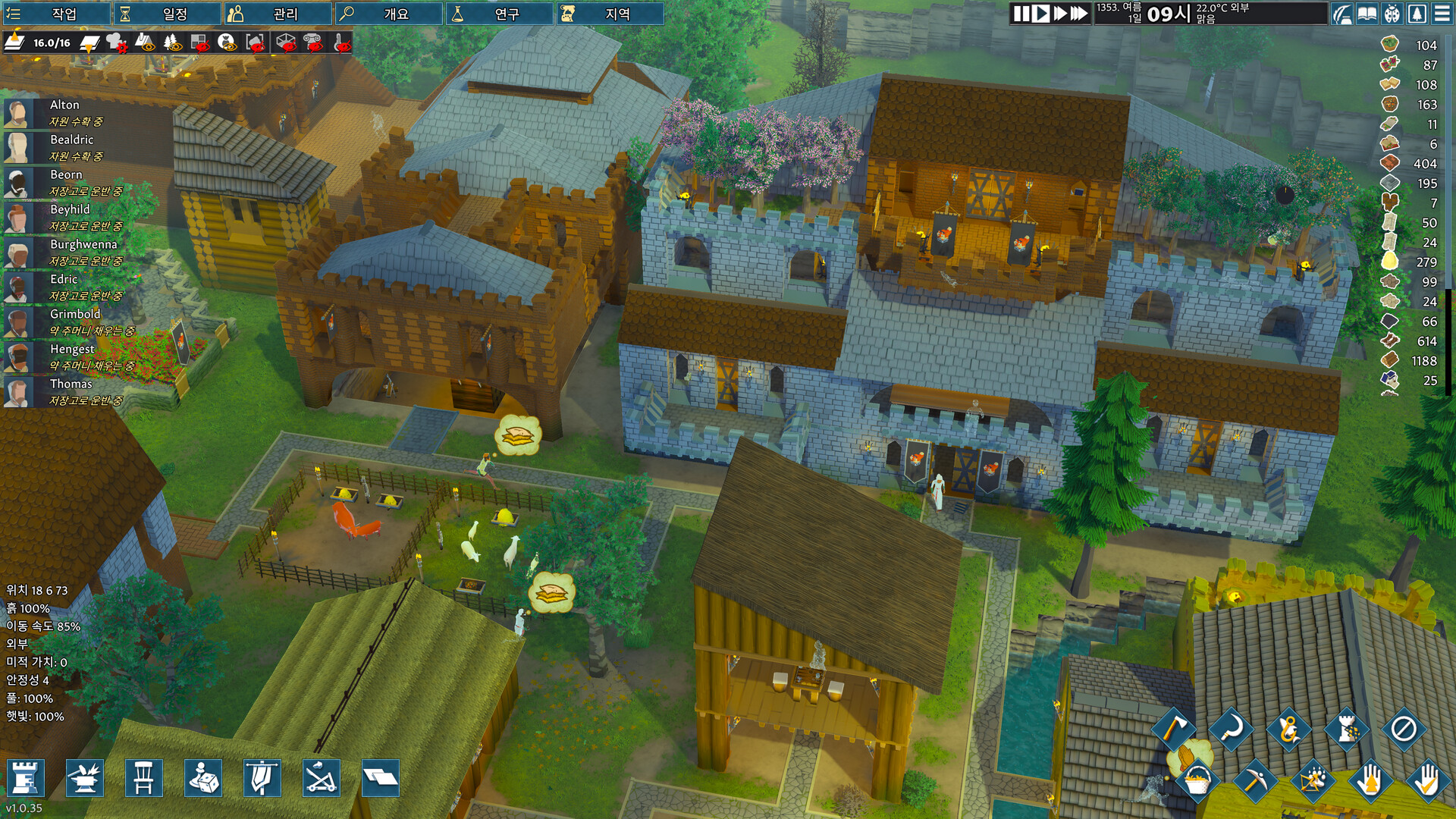
Task: Open the catapult defense build category
Action: [x=322, y=777]
